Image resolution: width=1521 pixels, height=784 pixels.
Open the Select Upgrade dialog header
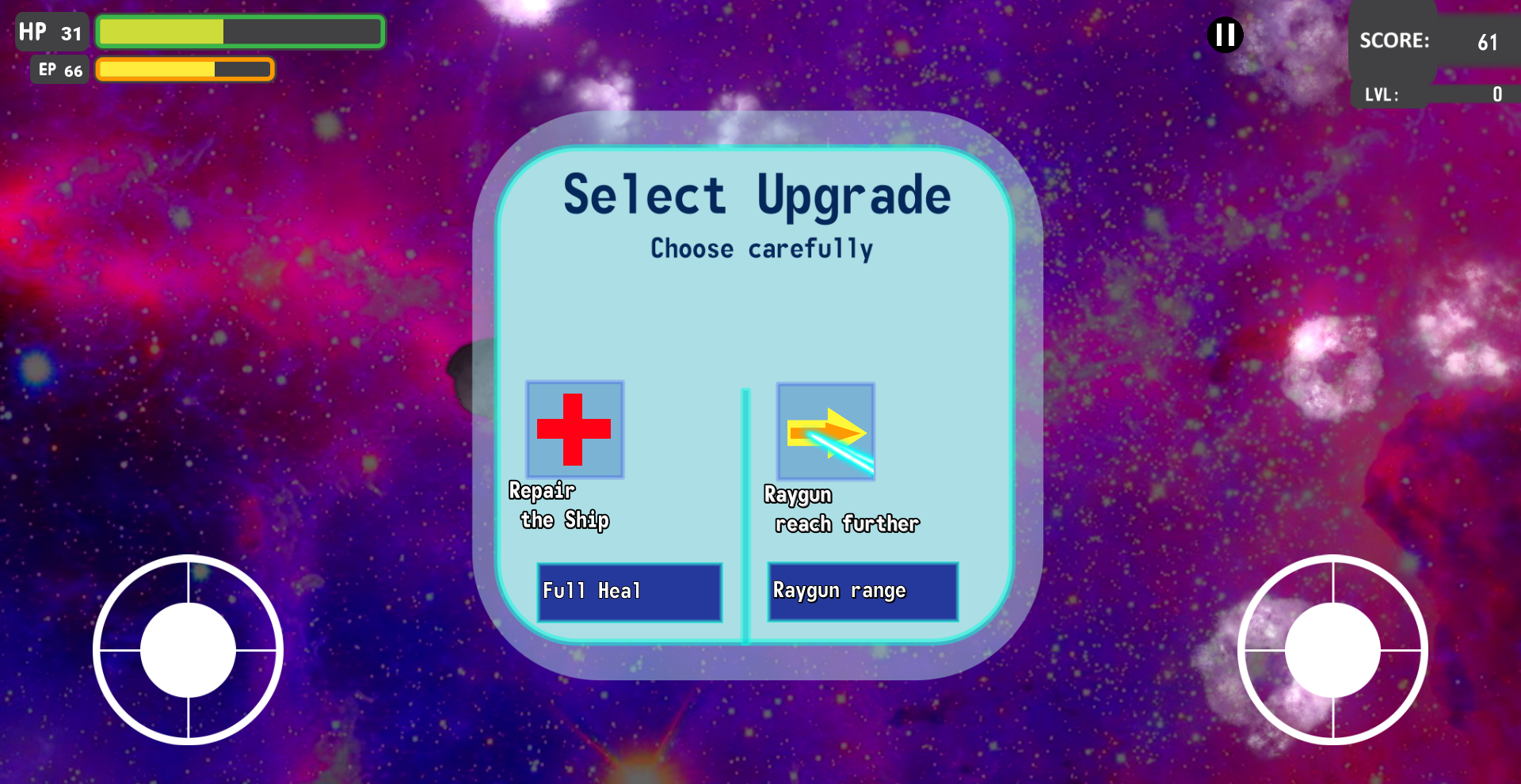coord(757,194)
